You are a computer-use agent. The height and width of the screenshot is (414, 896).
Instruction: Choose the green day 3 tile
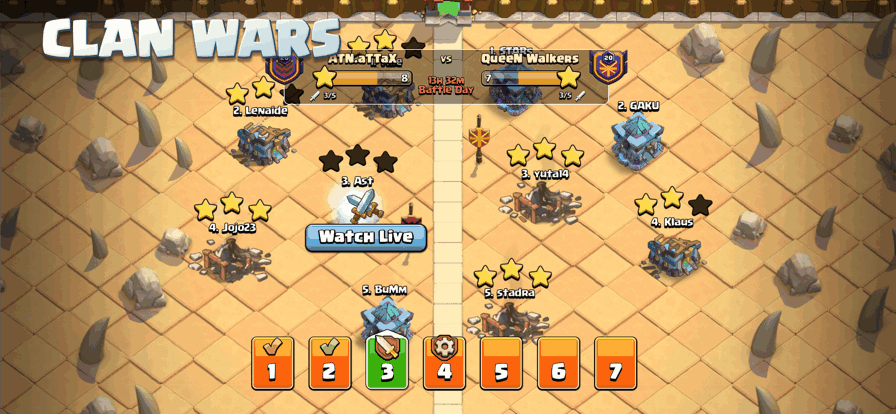pyautogui.click(x=387, y=363)
